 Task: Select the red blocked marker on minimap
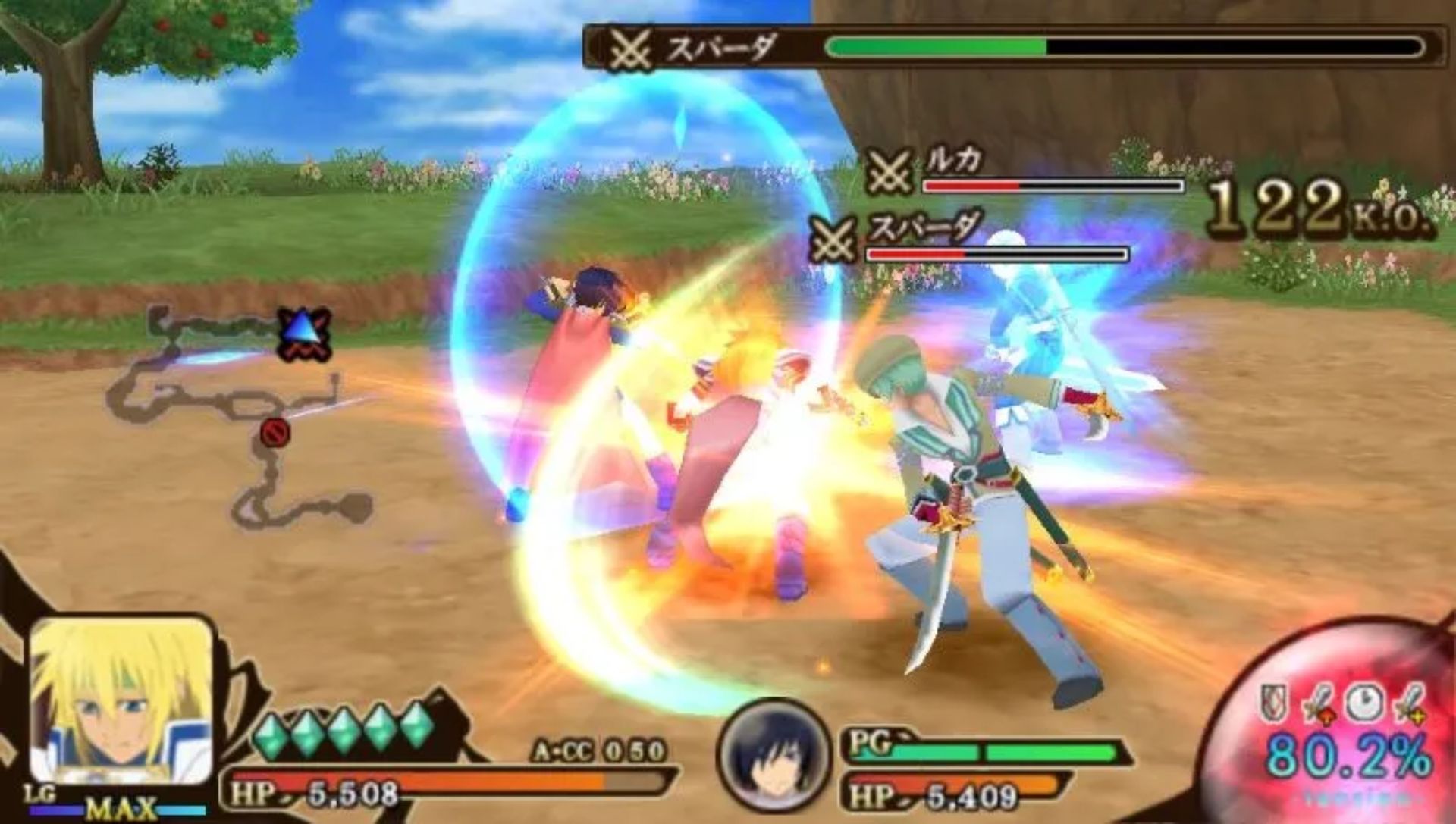(x=275, y=433)
